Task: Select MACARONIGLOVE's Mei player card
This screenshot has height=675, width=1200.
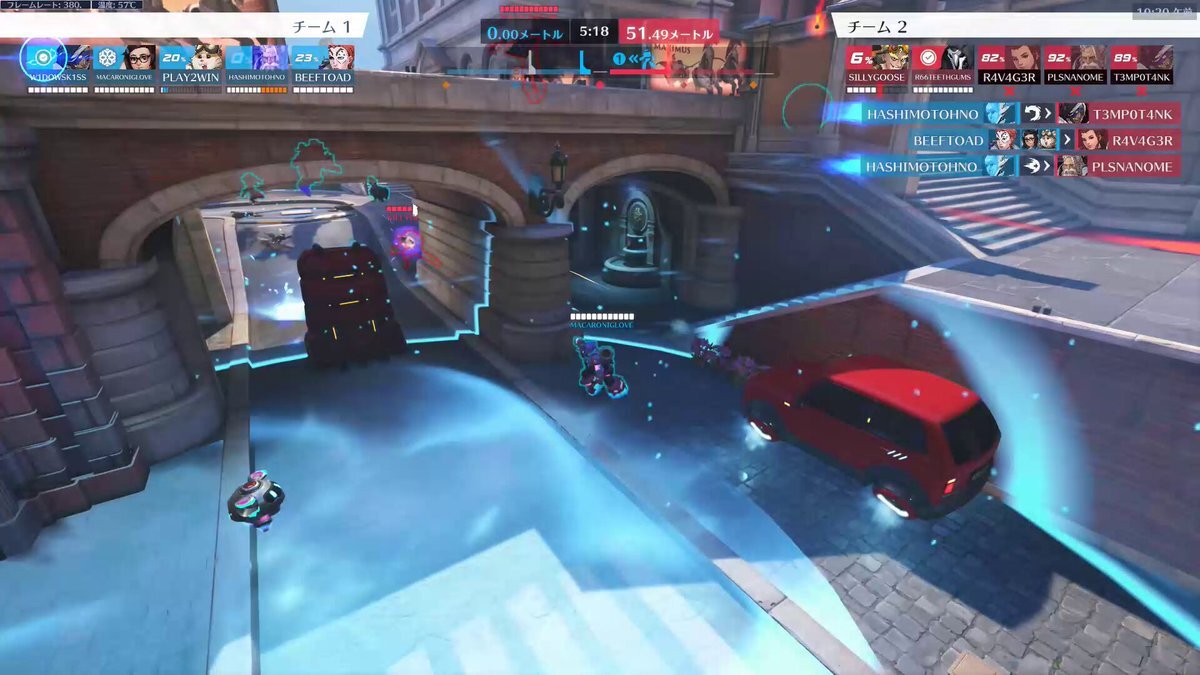Action: tap(125, 65)
